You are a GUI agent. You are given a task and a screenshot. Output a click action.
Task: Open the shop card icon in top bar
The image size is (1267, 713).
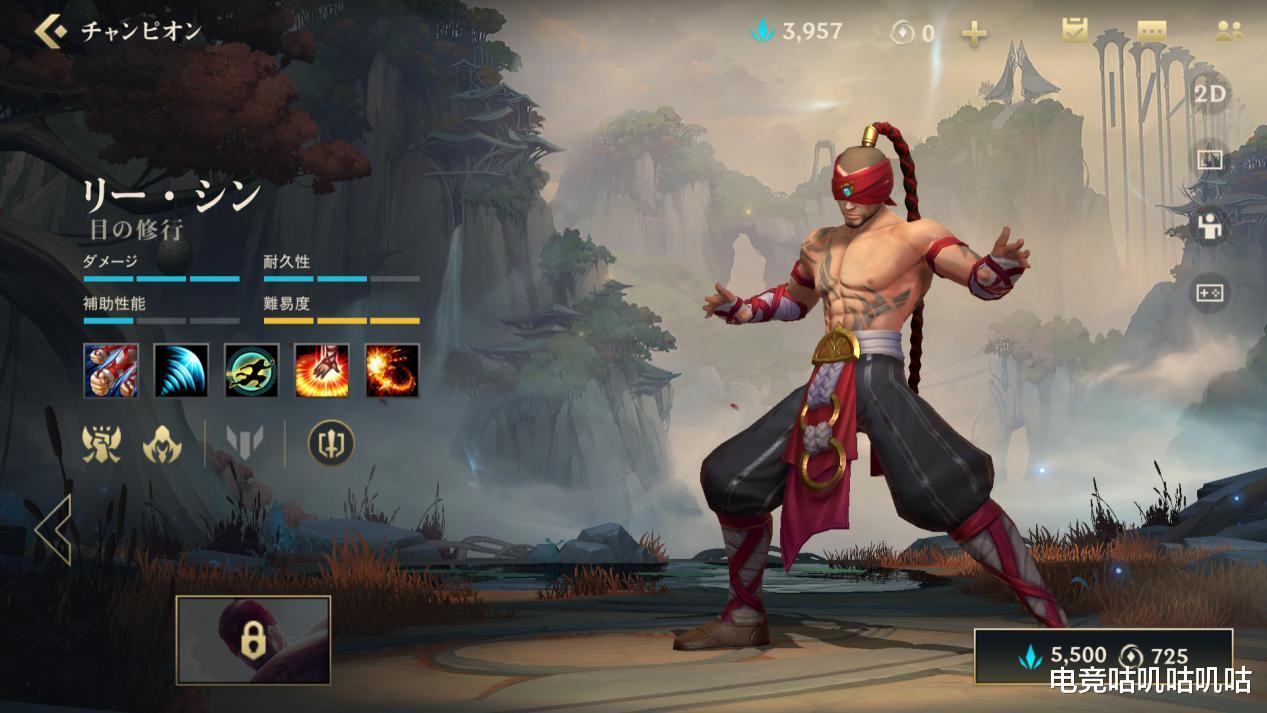[x=1152, y=31]
